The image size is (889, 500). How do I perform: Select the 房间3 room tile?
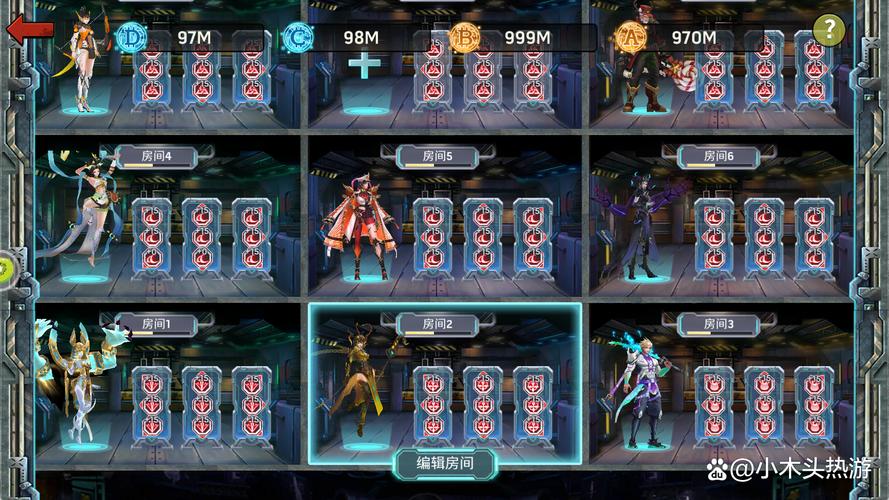(x=720, y=382)
